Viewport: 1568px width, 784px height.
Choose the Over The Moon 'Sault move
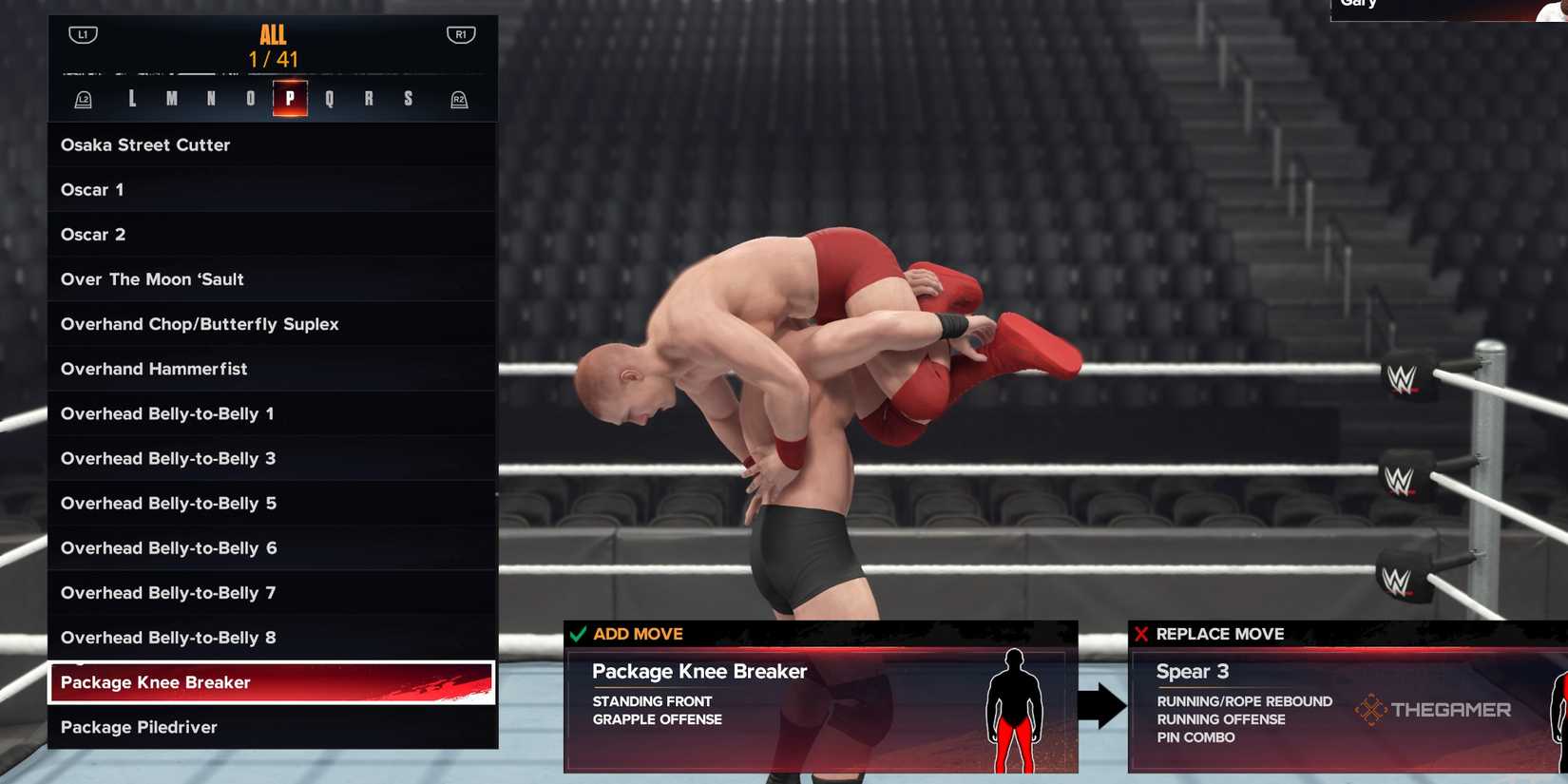click(x=152, y=278)
